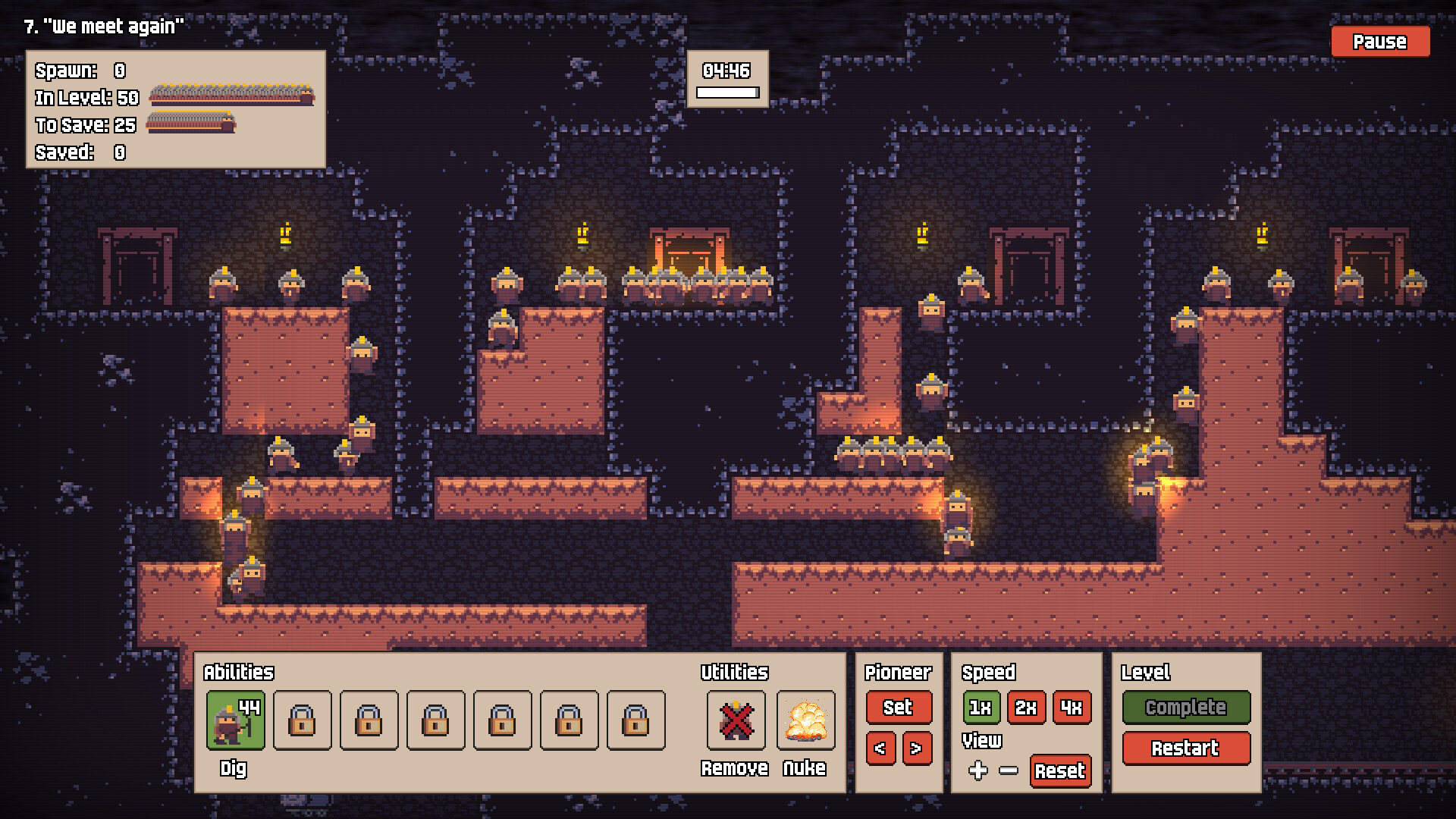Click the second locked ability slot
Viewport: 1456px width, 819px height.
369,720
